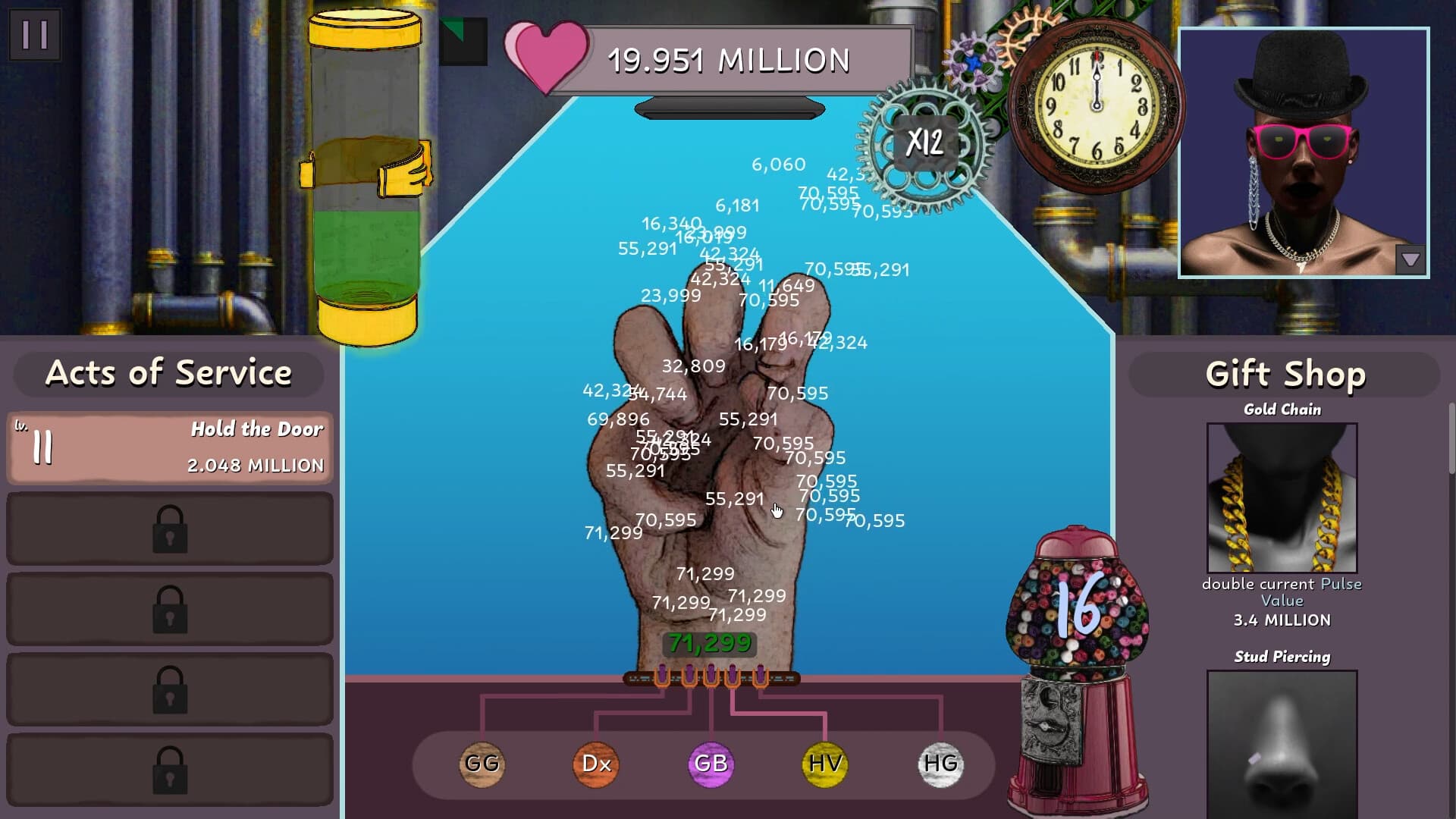
Task: Select the GG currency icon
Action: click(x=482, y=764)
